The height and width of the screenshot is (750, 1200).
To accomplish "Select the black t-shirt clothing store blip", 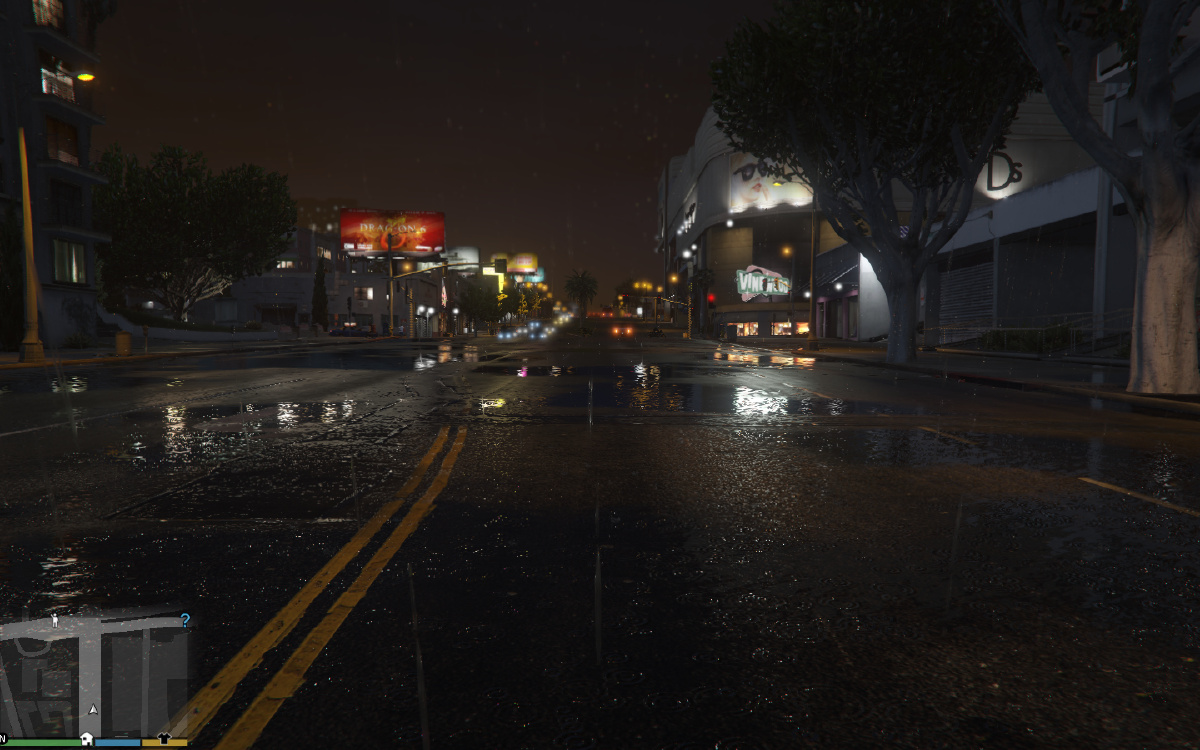I will click(x=164, y=738).
